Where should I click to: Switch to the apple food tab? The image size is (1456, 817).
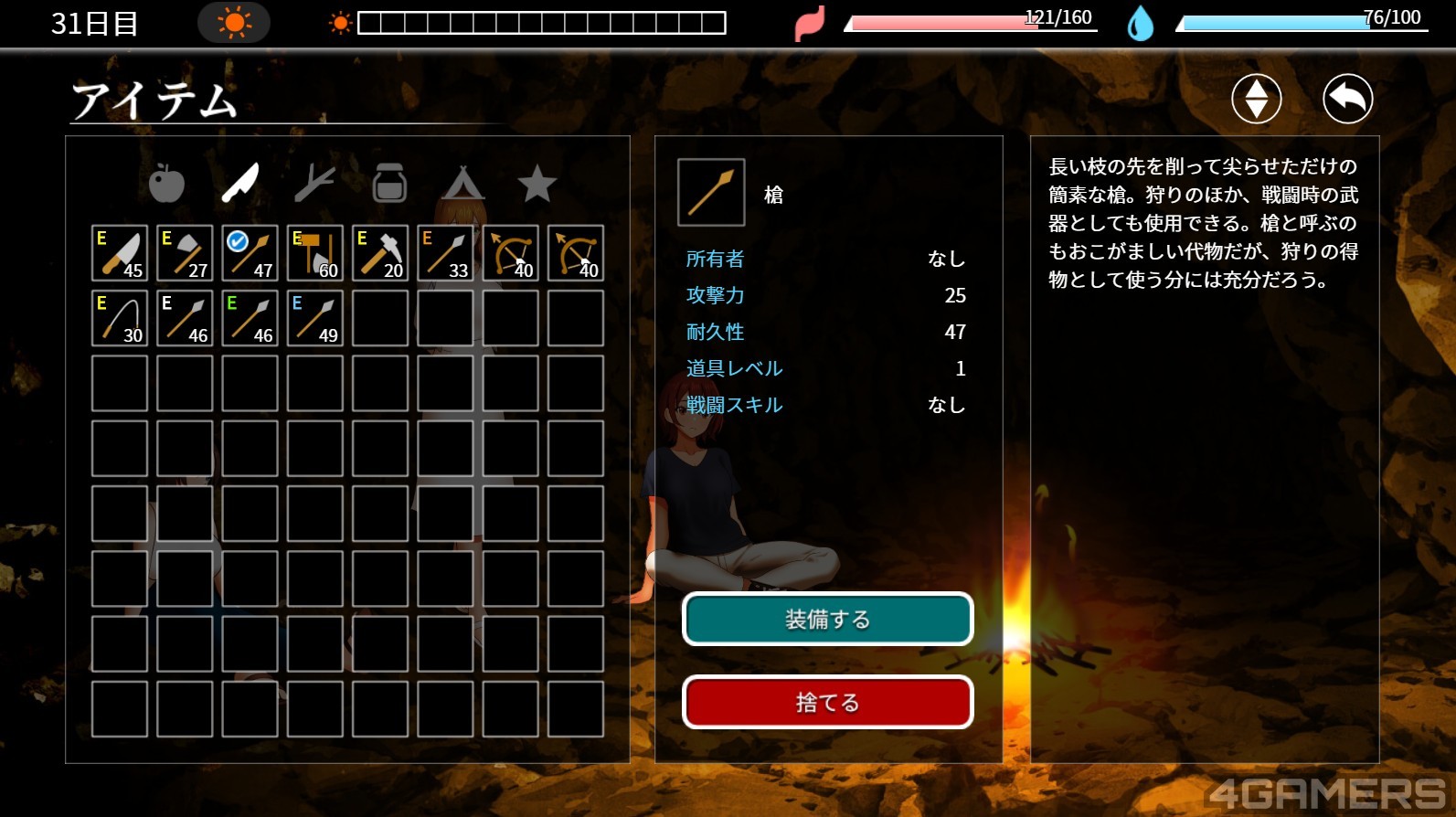click(166, 184)
